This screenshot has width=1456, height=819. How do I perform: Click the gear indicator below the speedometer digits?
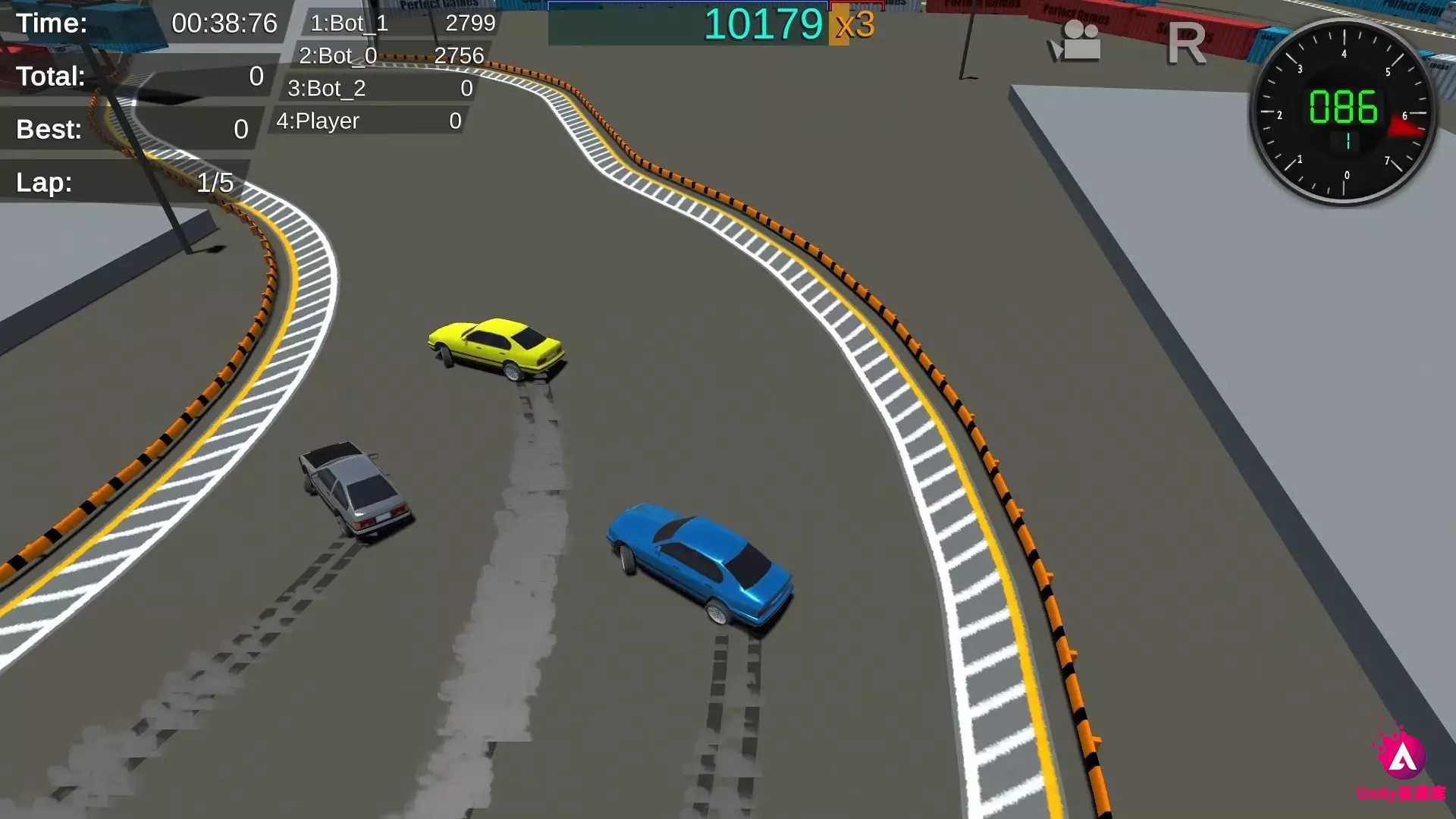coord(1348,140)
